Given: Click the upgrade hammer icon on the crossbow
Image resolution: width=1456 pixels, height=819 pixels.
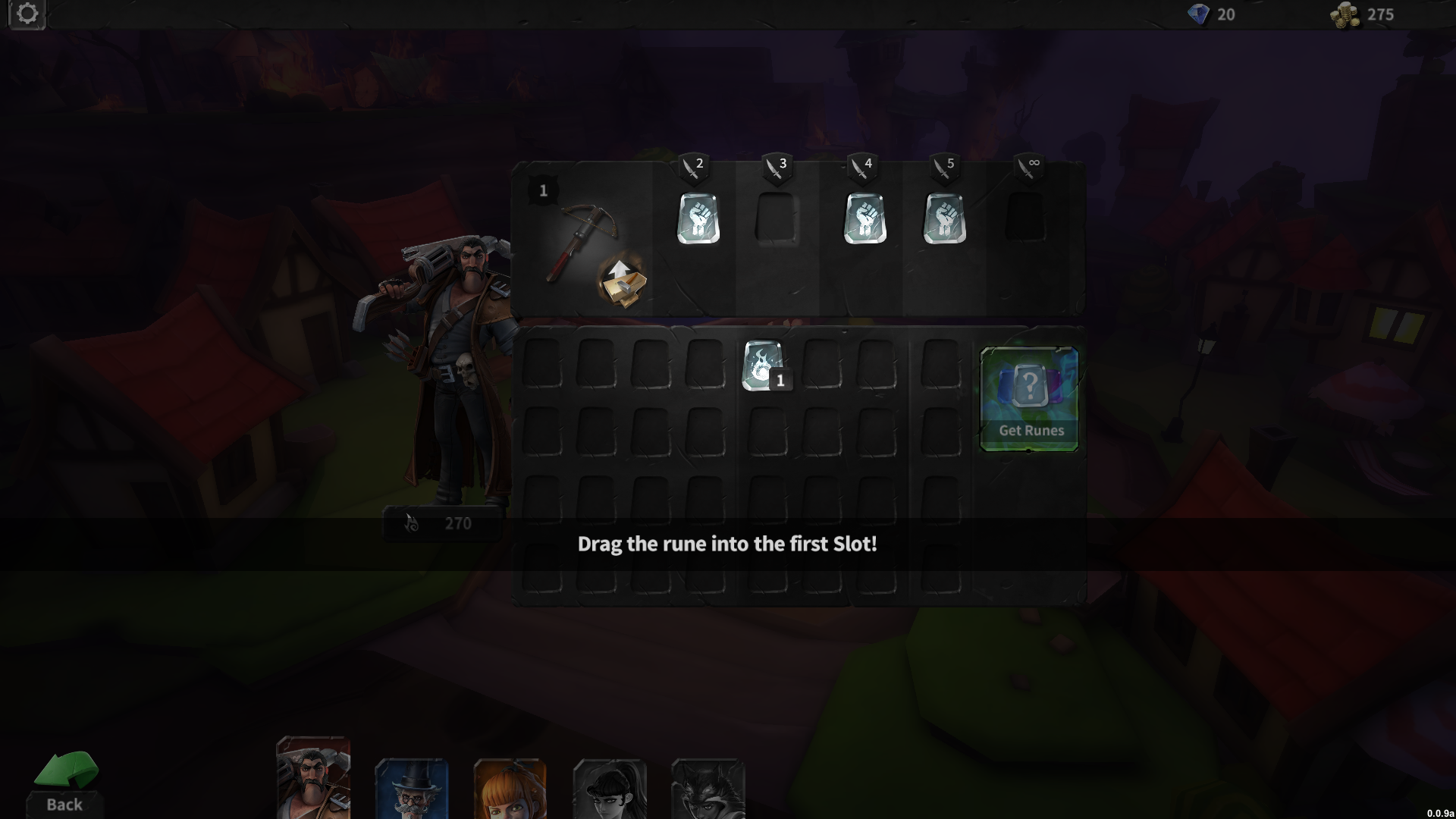Looking at the screenshot, I should tap(622, 282).
